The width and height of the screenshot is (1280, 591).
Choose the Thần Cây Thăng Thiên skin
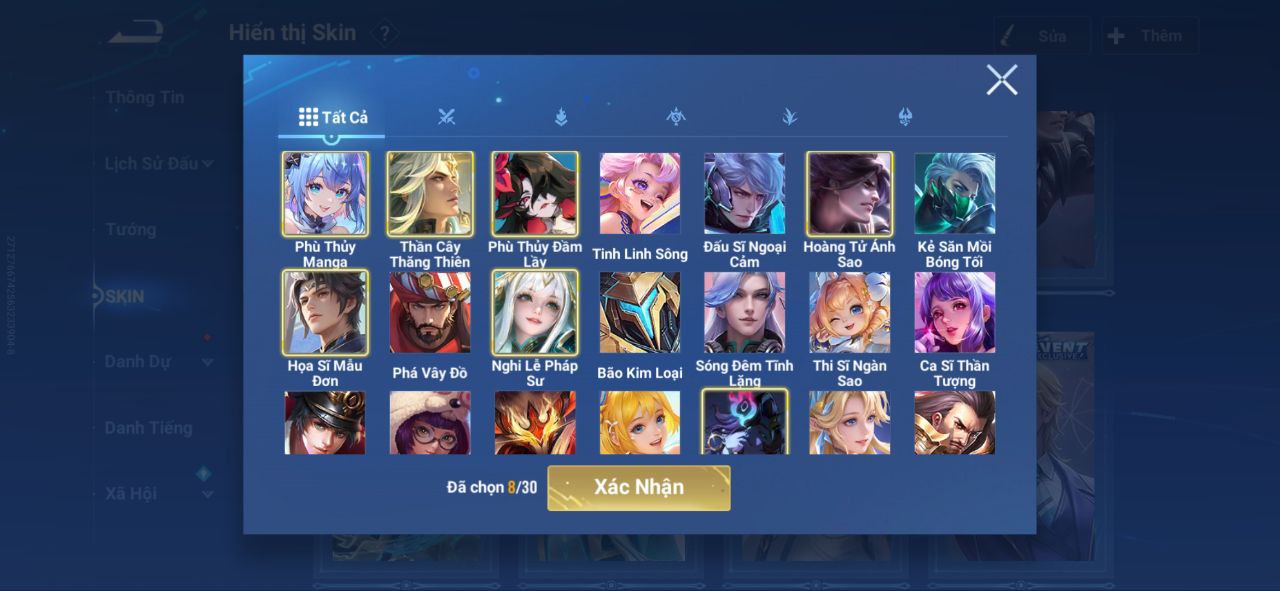click(430, 194)
